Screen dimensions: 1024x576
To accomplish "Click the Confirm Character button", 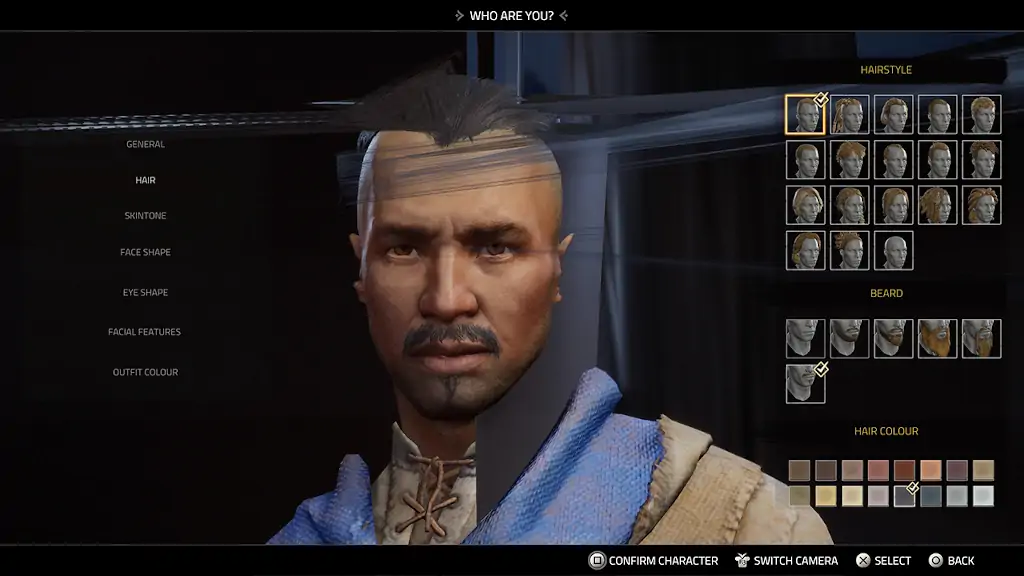I will (x=653, y=561).
